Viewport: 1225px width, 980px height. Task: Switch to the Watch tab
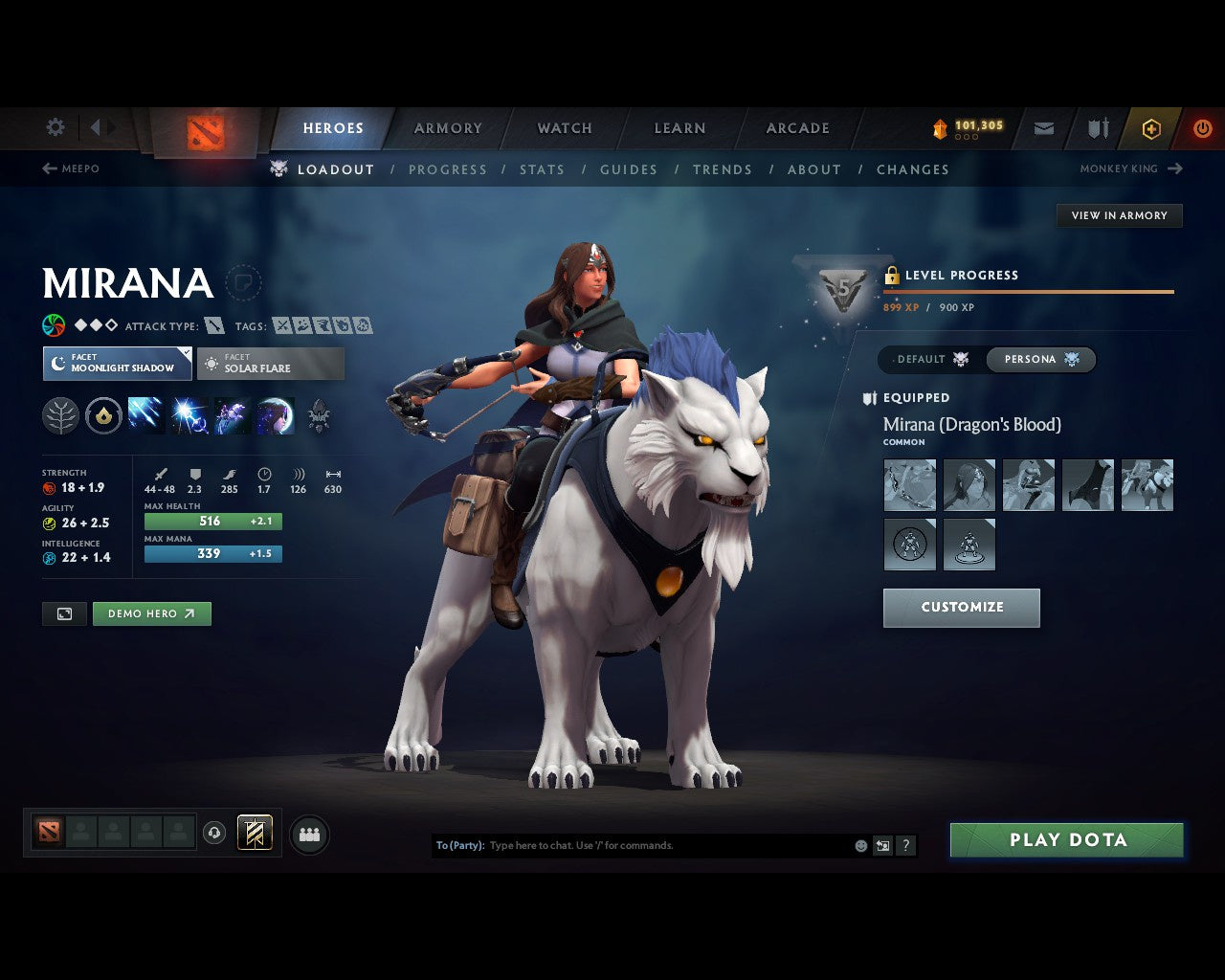click(x=565, y=128)
